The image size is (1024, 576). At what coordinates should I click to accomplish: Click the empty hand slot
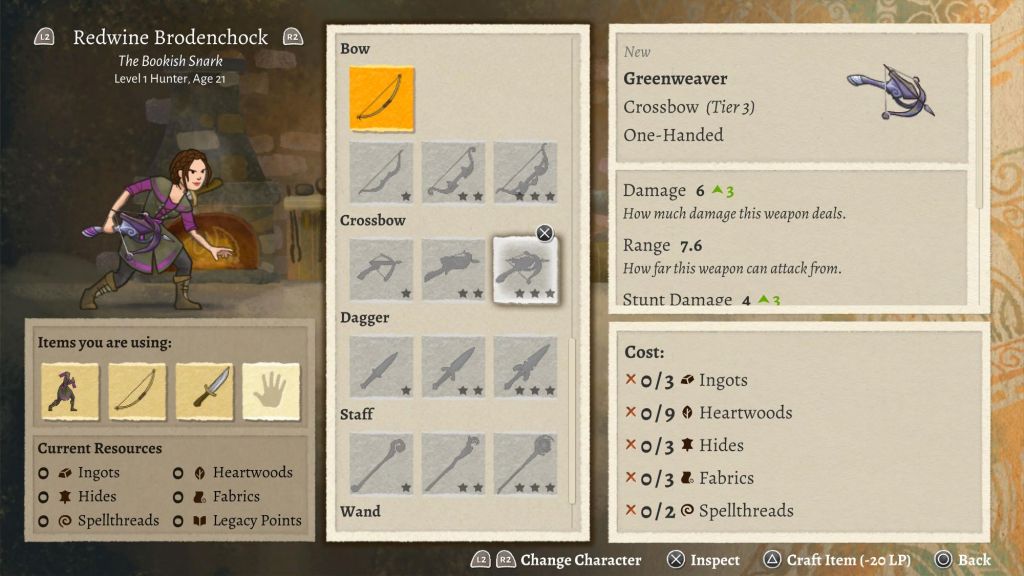[x=271, y=391]
